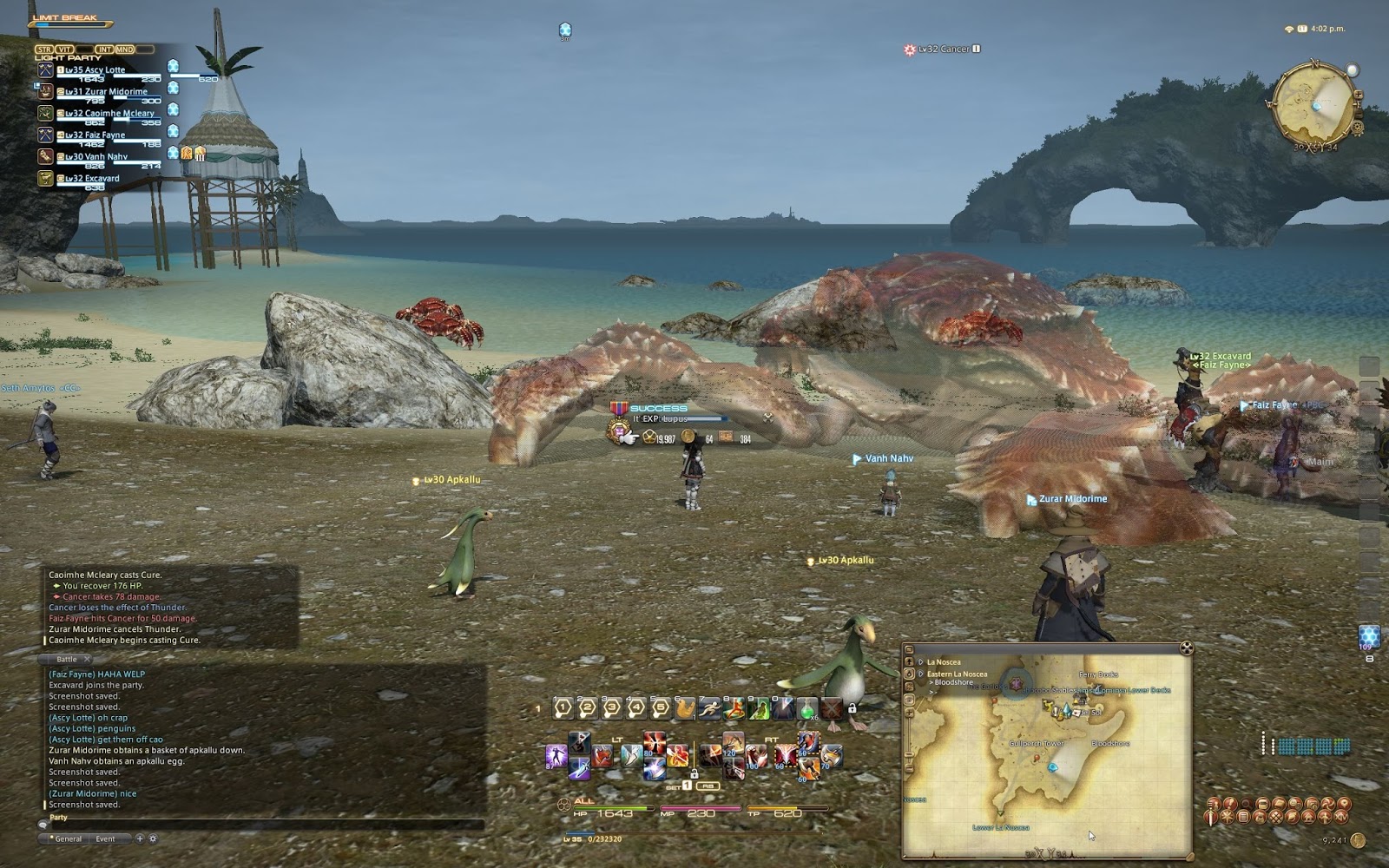Open the magnifying glass search icon near the gil display
Screen dimensions: 1389x868
point(1248,805)
